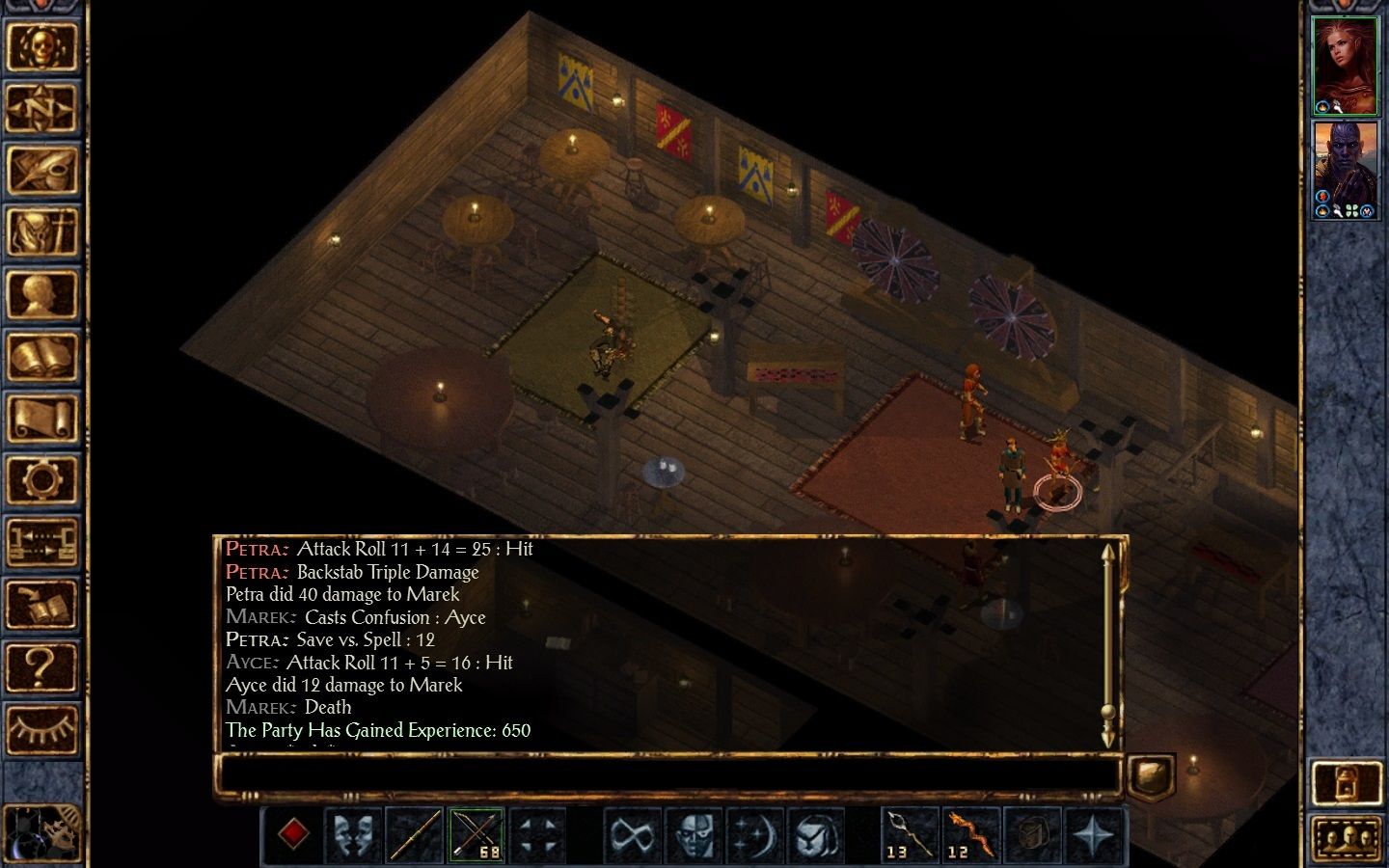
Task: Open the journal with the quill icon
Action: click(x=46, y=171)
